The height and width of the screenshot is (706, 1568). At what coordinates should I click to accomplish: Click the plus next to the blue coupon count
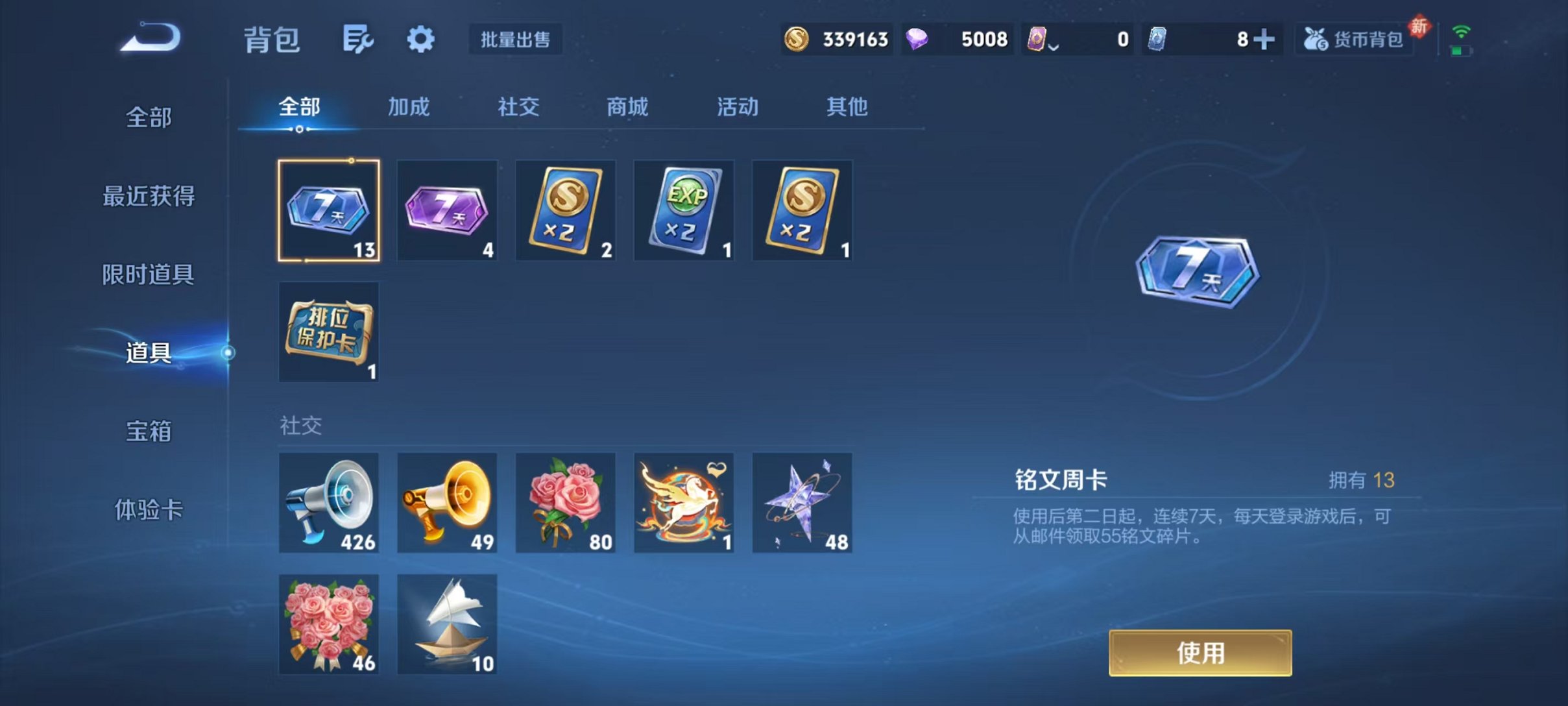(1264, 39)
